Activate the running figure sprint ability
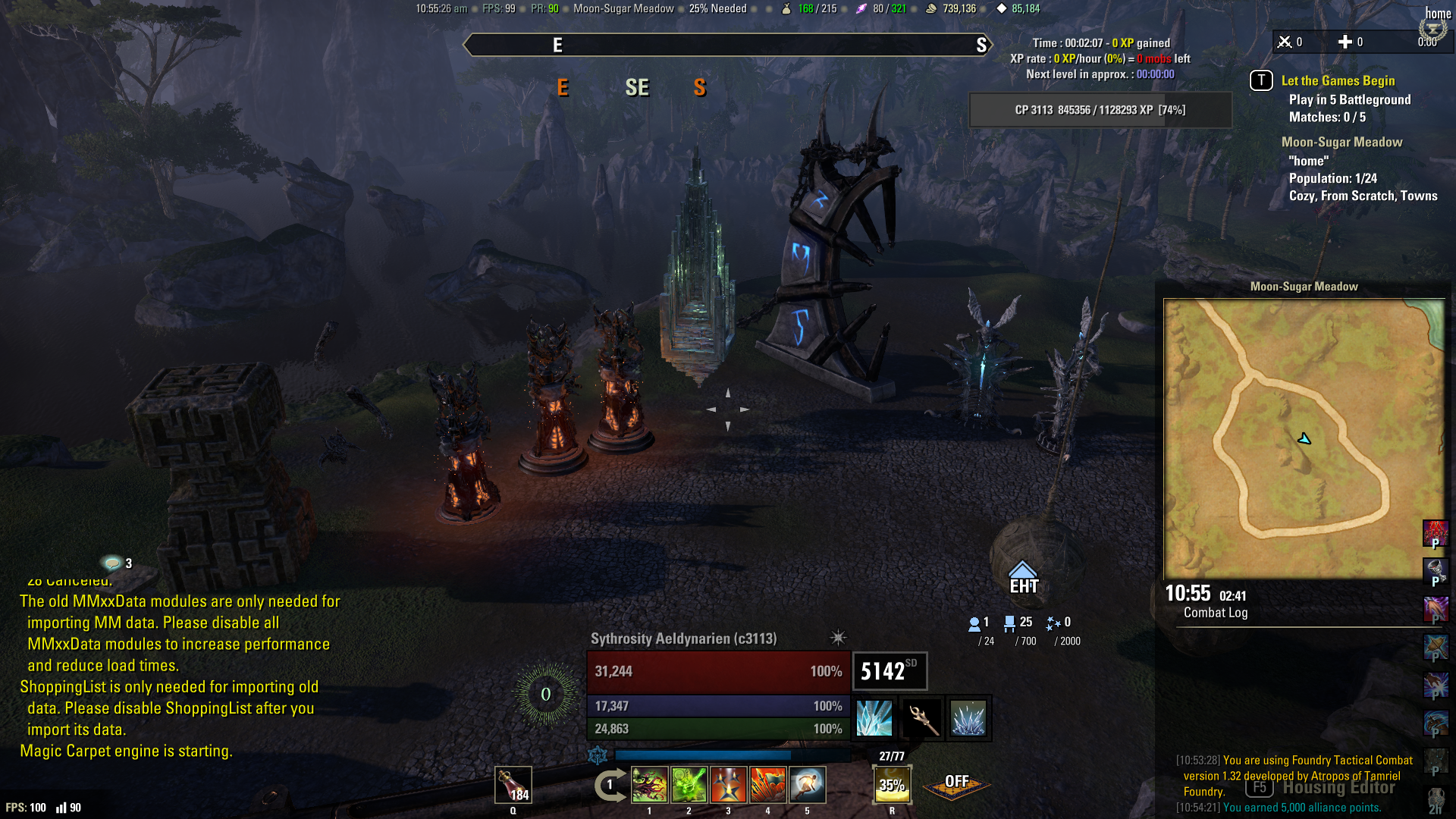1456x819 pixels. [808, 785]
